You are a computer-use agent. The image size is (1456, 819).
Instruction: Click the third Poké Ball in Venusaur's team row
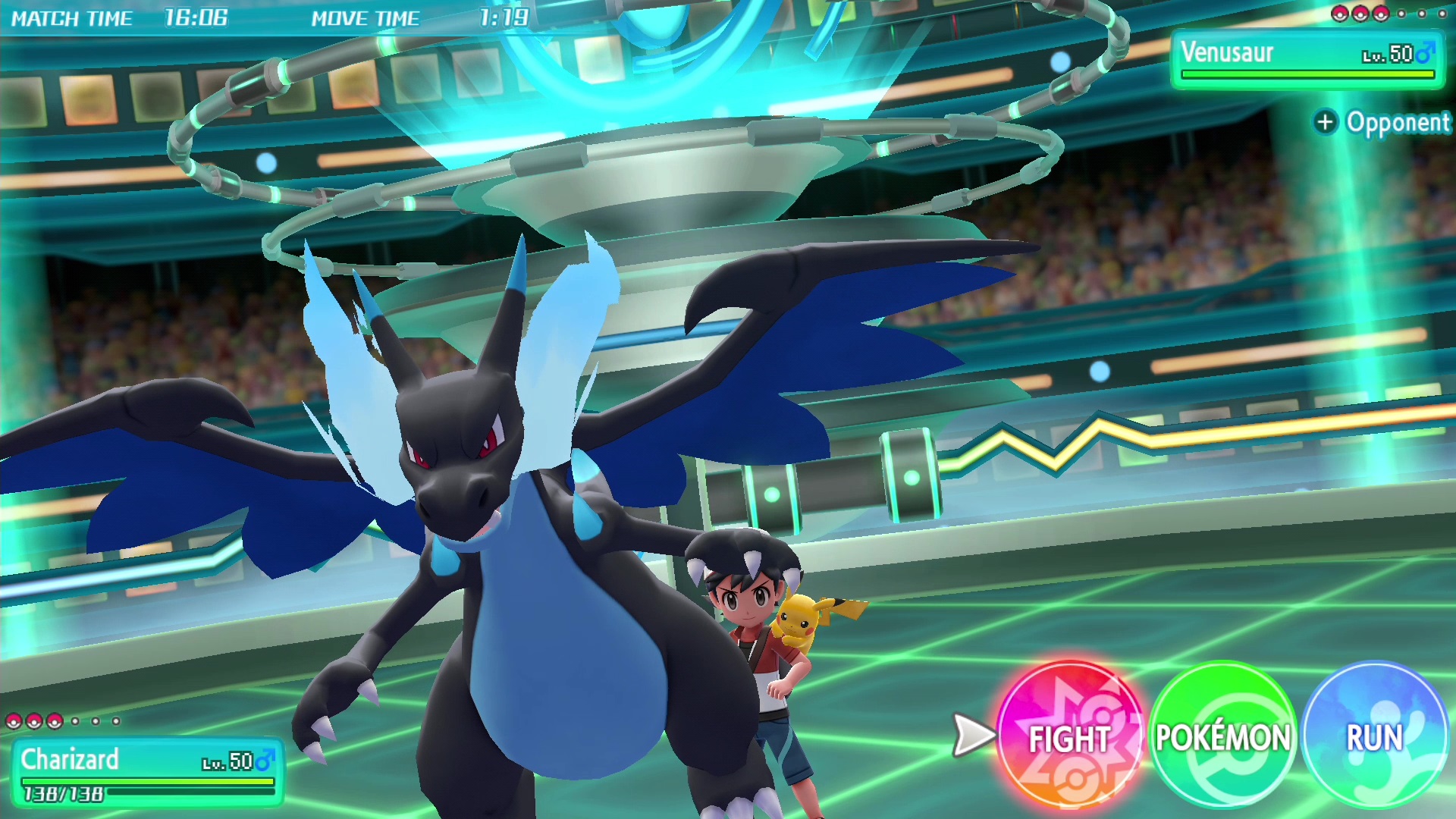pos(1380,15)
